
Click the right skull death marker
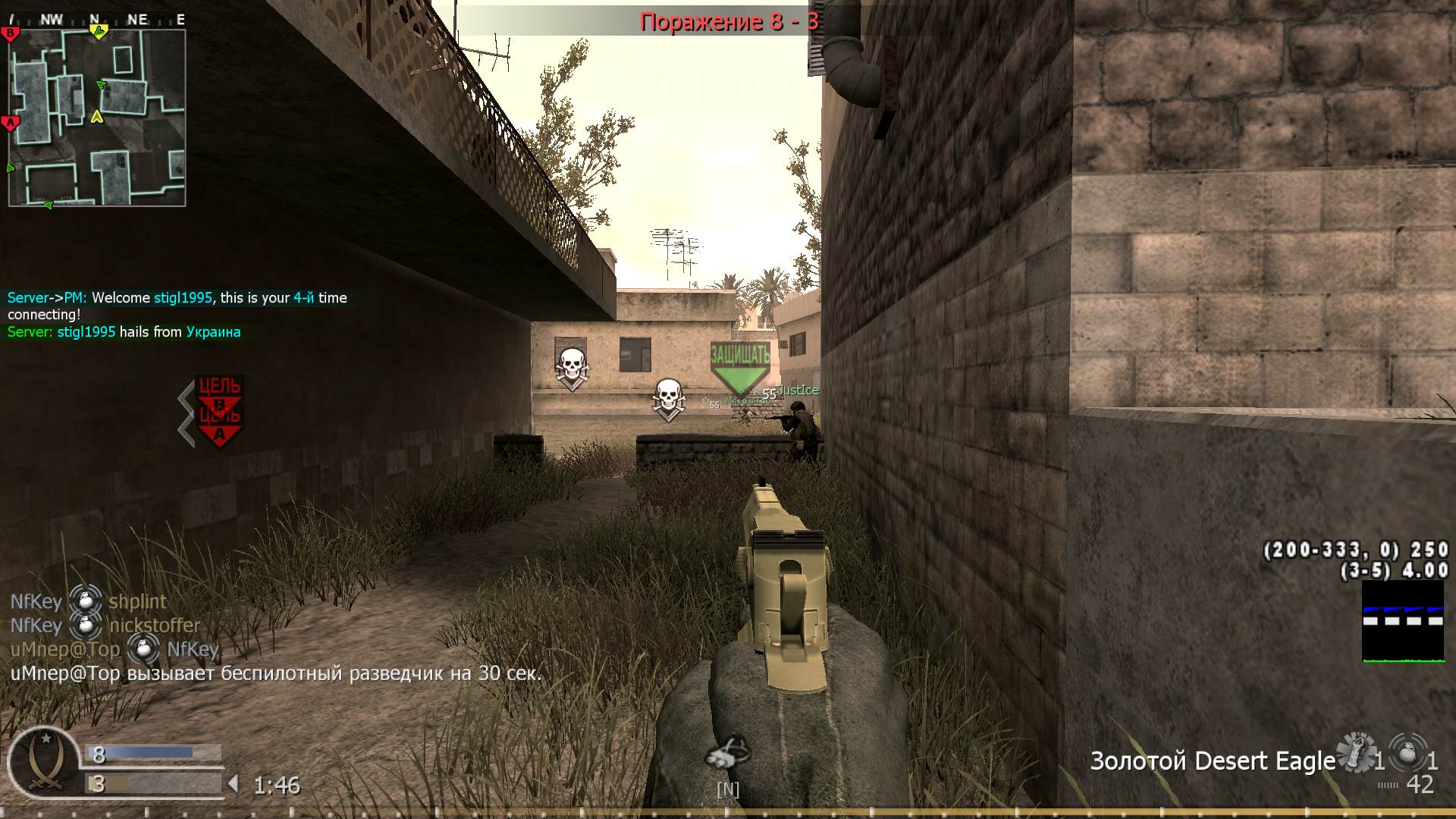tap(669, 395)
